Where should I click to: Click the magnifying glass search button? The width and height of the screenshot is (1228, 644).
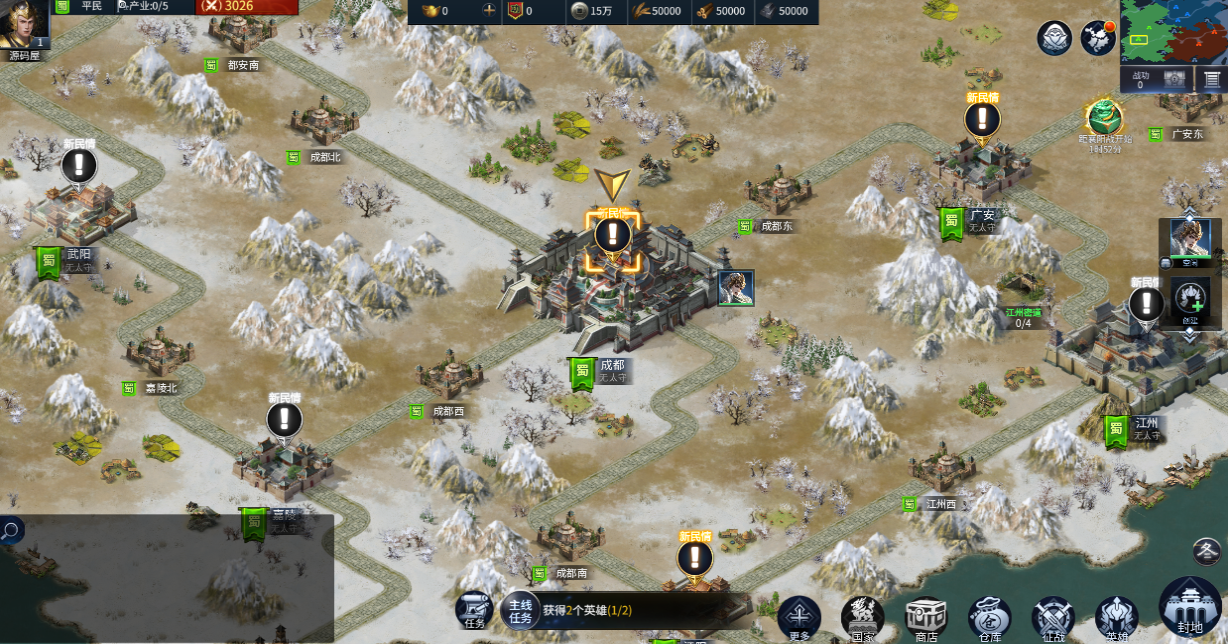(11, 530)
